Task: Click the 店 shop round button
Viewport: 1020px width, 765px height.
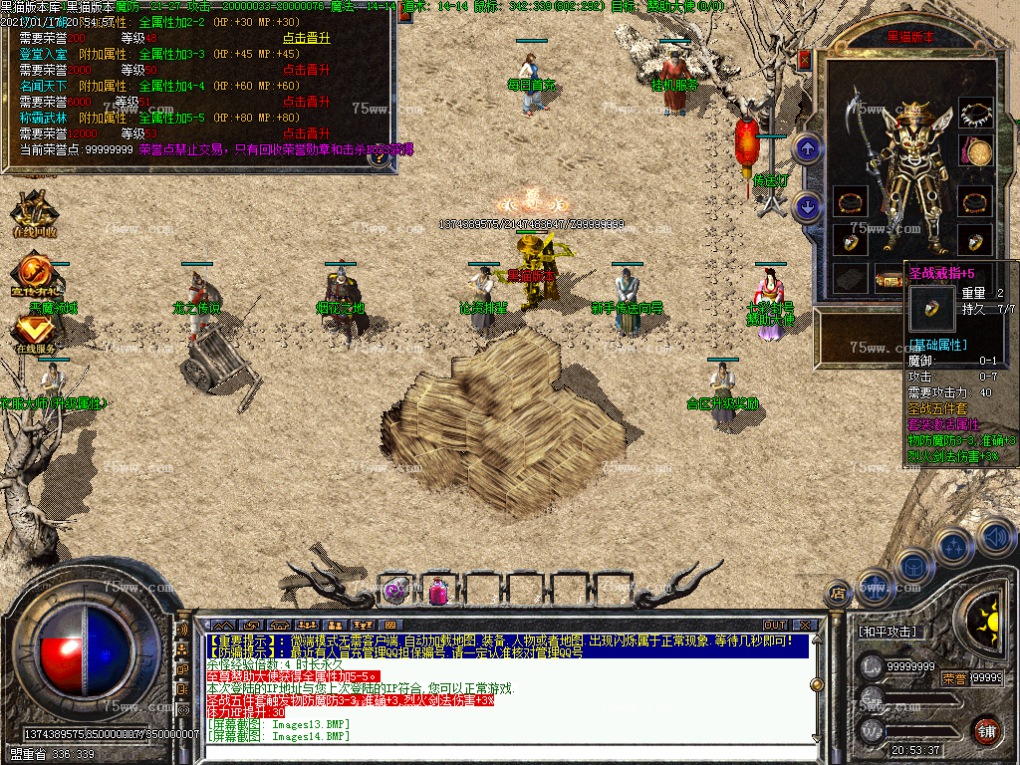Action: pos(840,593)
